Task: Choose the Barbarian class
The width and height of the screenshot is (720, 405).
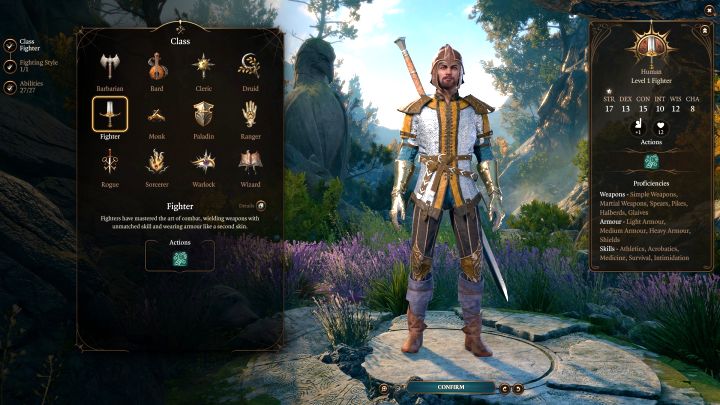Action: pos(110,66)
